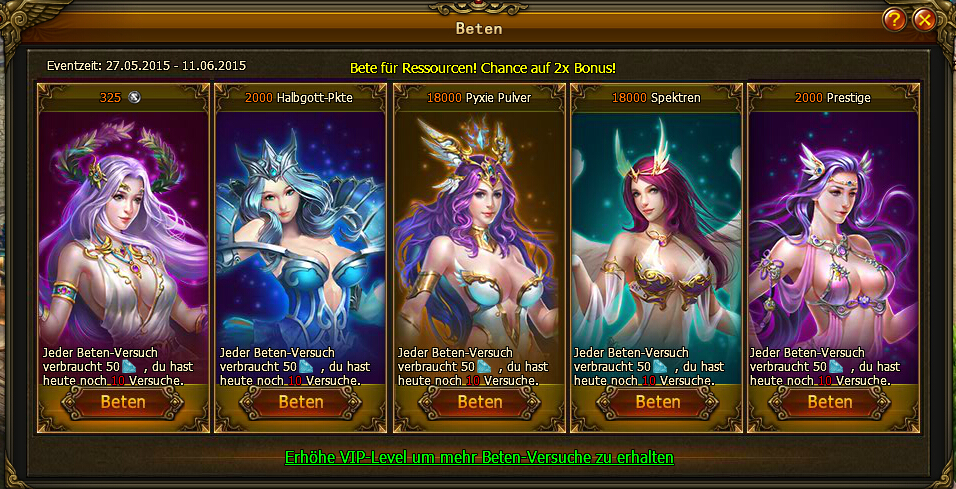This screenshot has width=956, height=489.
Task: Pray for 2000 Halbgott-Pkte
Action: tap(301, 402)
